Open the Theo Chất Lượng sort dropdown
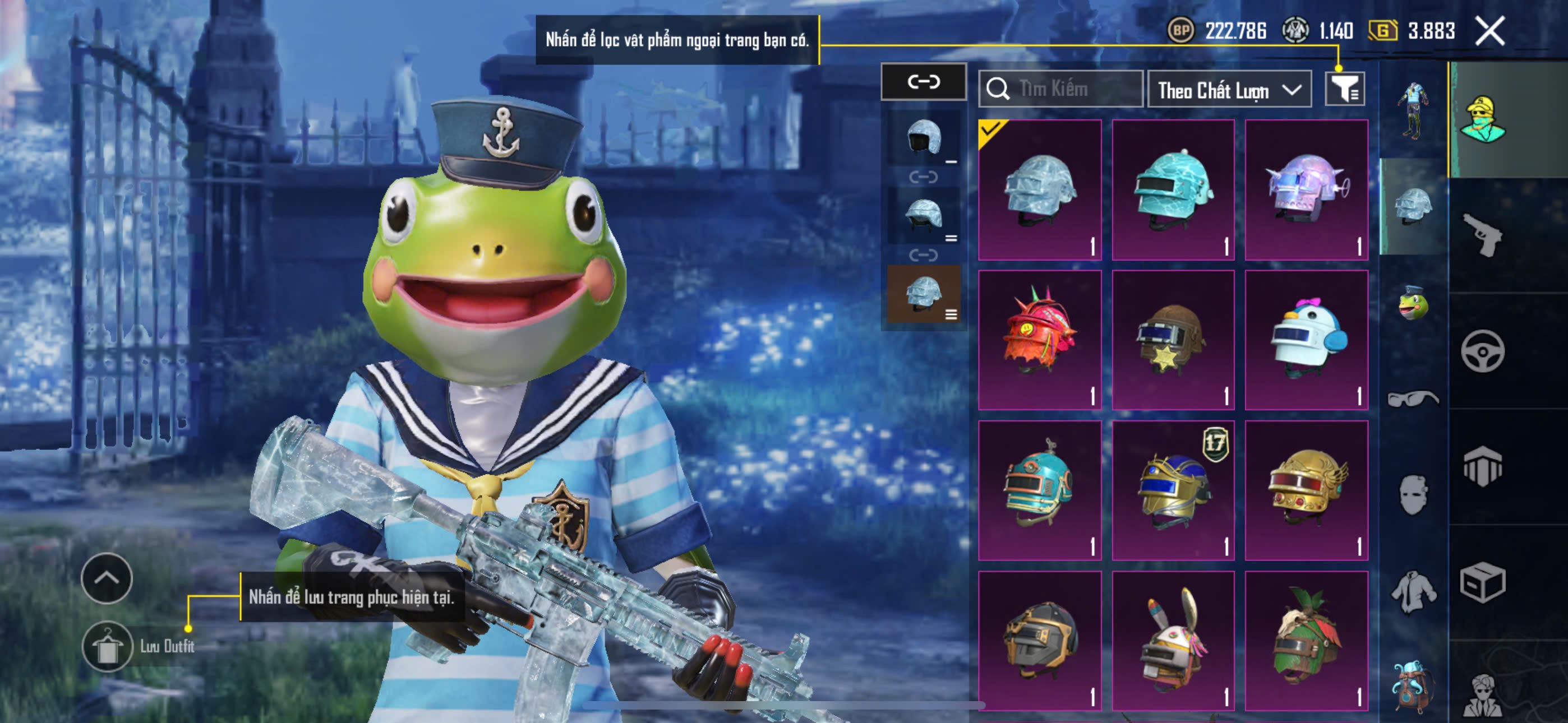This screenshot has width=1568, height=723. click(1229, 90)
